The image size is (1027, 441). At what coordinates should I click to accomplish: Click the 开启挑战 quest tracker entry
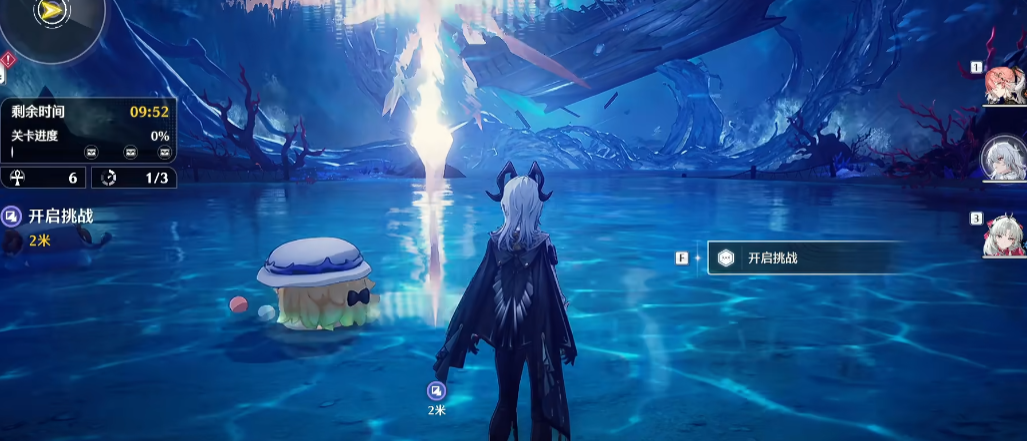click(x=50, y=216)
